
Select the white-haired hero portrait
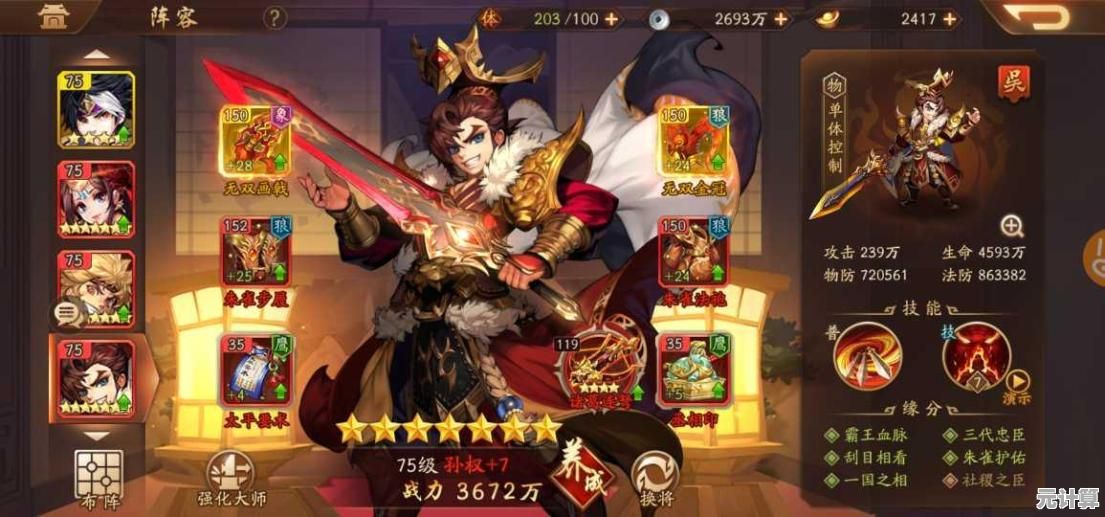pos(96,110)
